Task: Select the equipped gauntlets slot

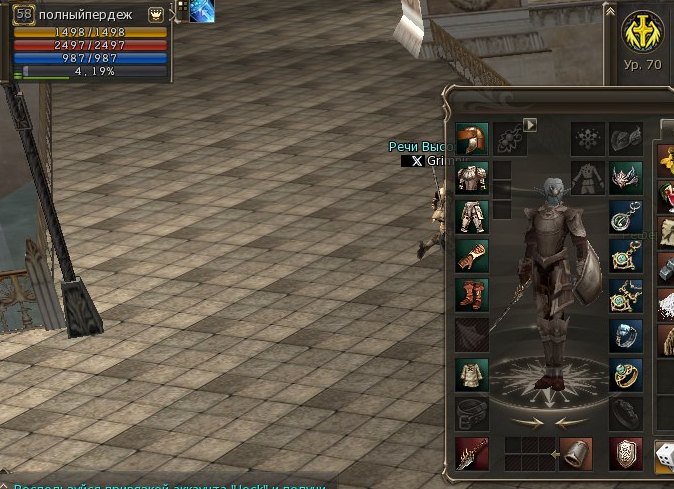Action: (471, 255)
